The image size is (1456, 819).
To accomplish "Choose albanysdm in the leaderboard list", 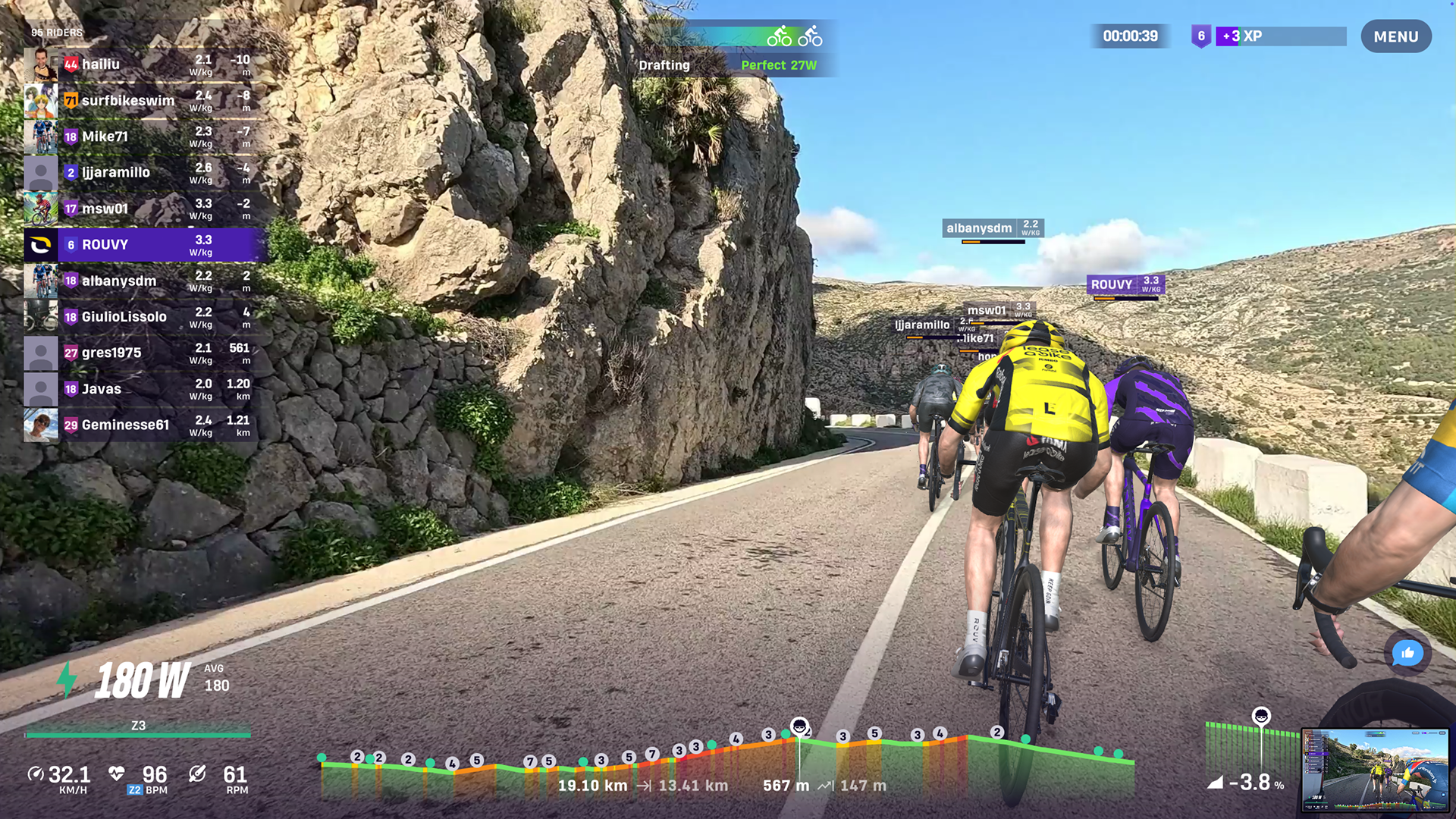I will [144, 281].
